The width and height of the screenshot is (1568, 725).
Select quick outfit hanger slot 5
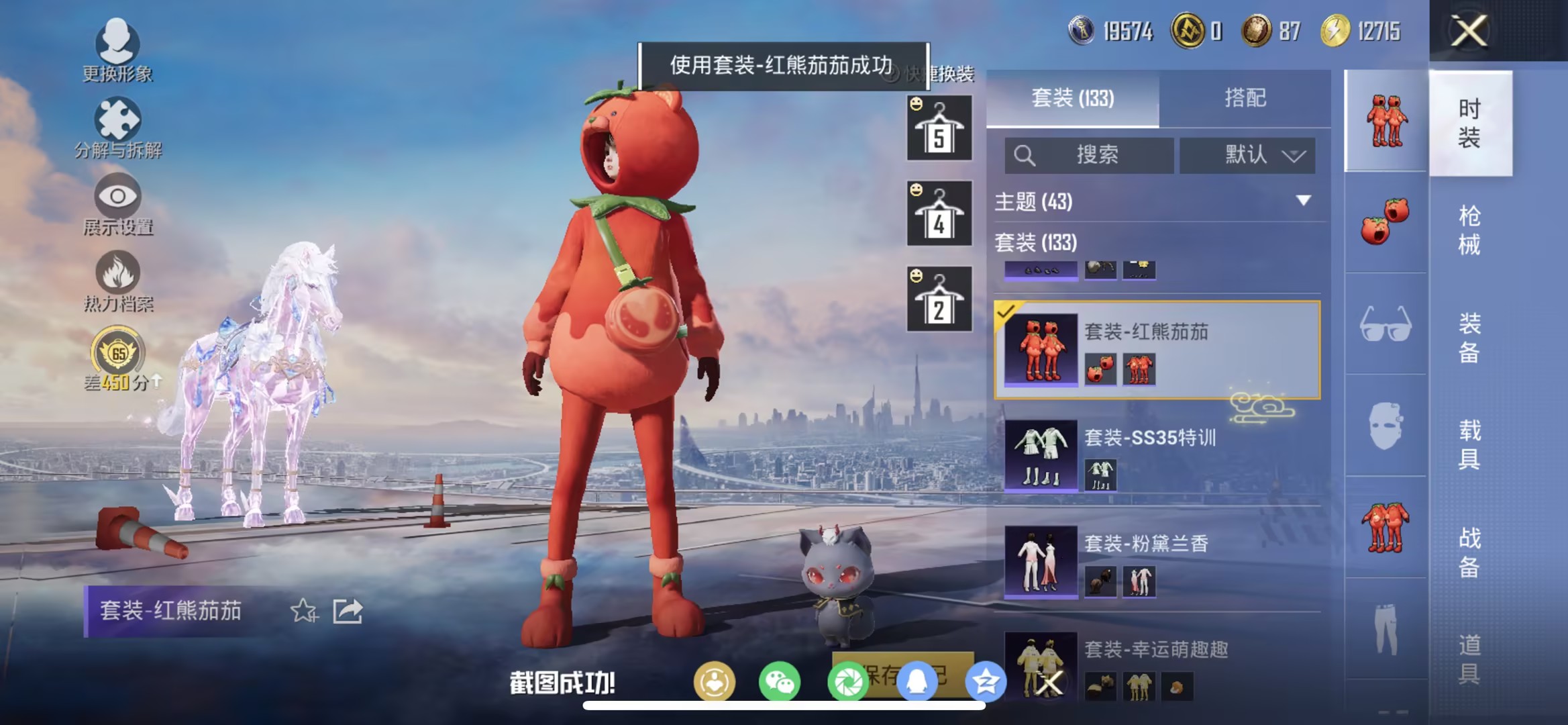[x=939, y=128]
